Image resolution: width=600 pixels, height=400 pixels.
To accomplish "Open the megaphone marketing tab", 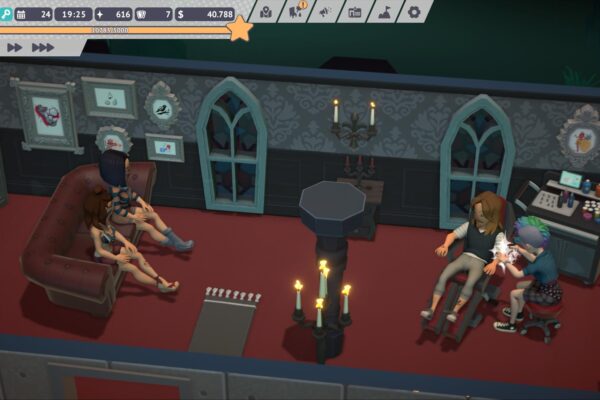I will click(326, 12).
